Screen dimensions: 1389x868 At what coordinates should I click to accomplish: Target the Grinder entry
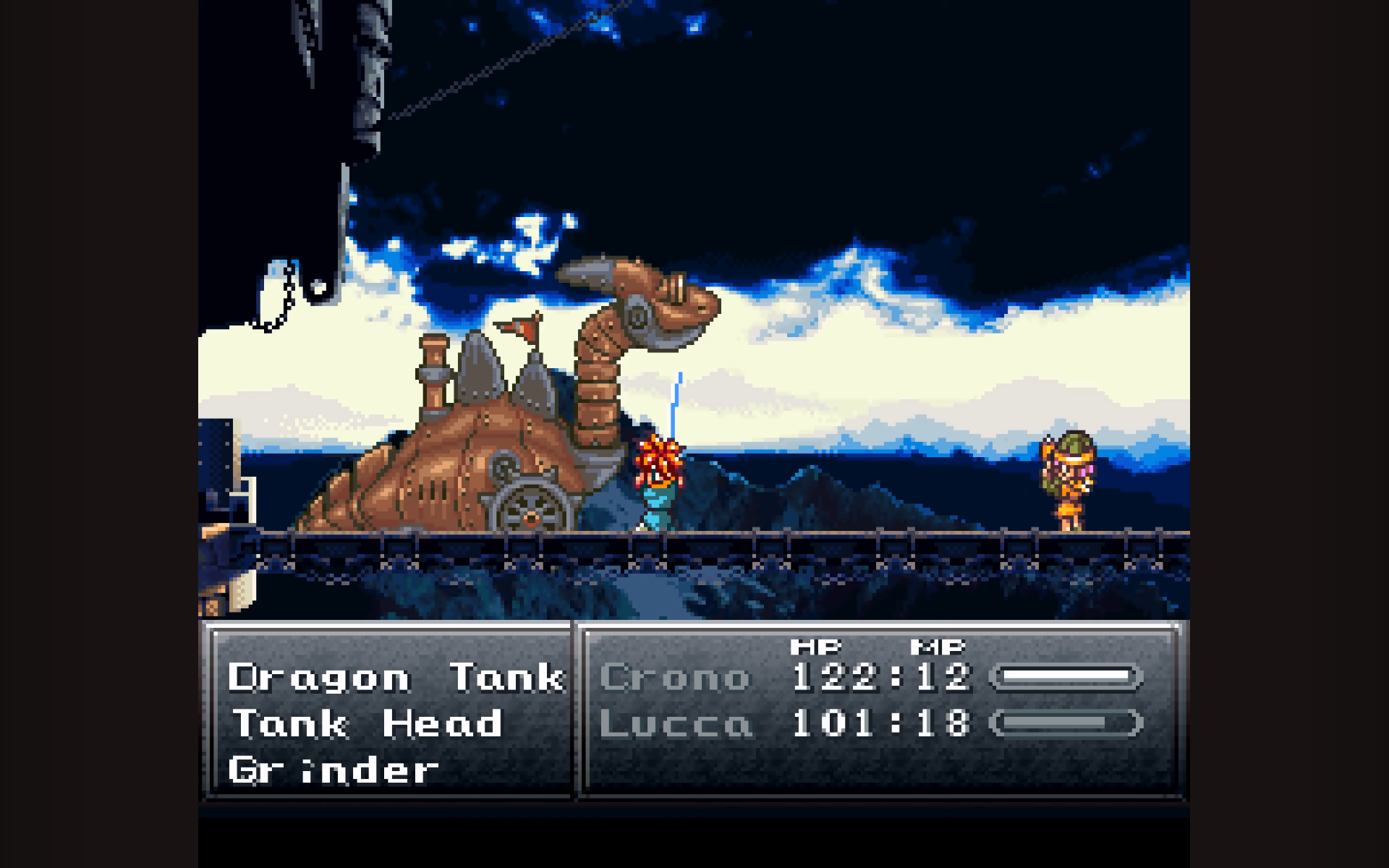click(334, 770)
